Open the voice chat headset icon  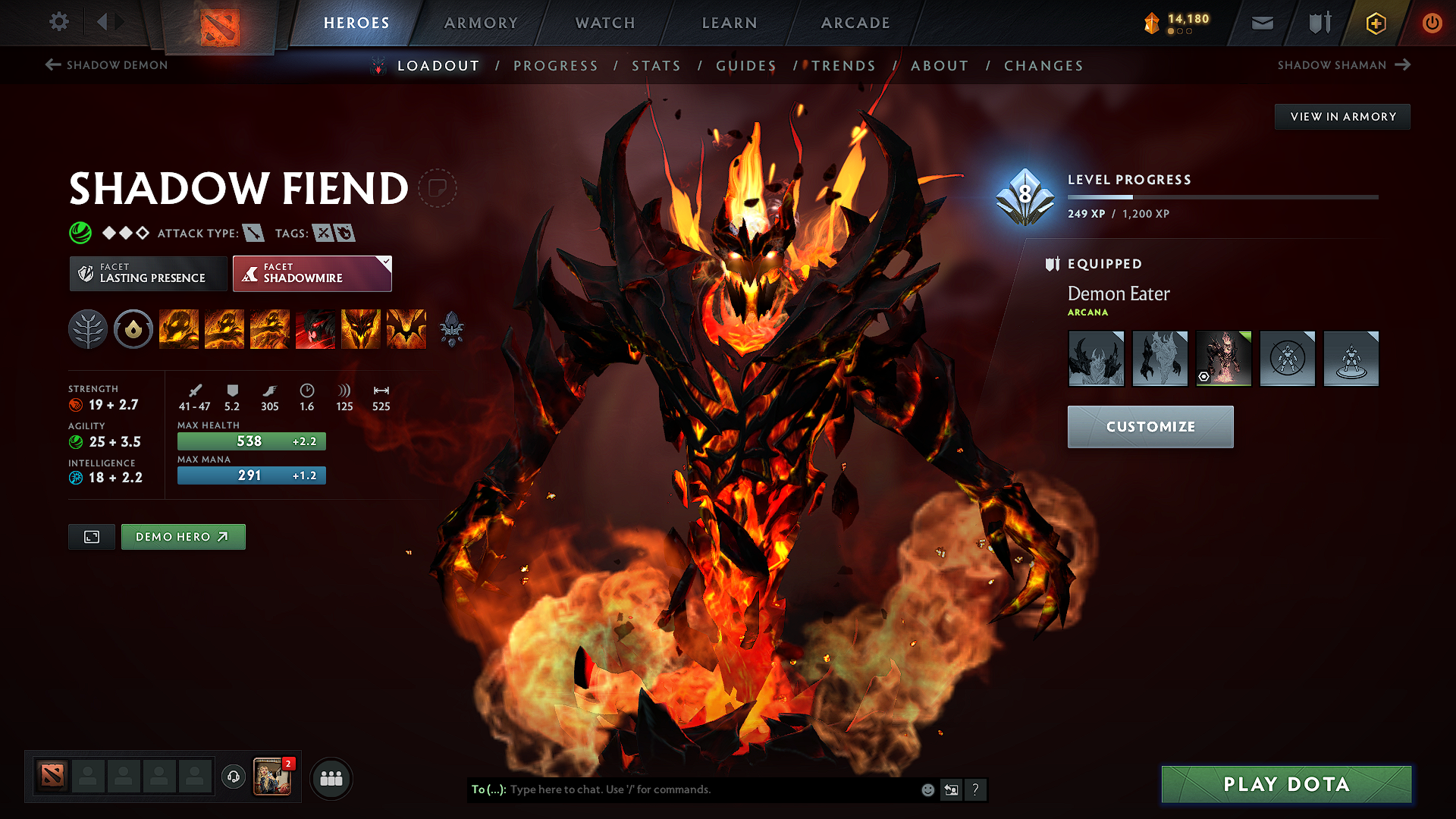coord(233,777)
